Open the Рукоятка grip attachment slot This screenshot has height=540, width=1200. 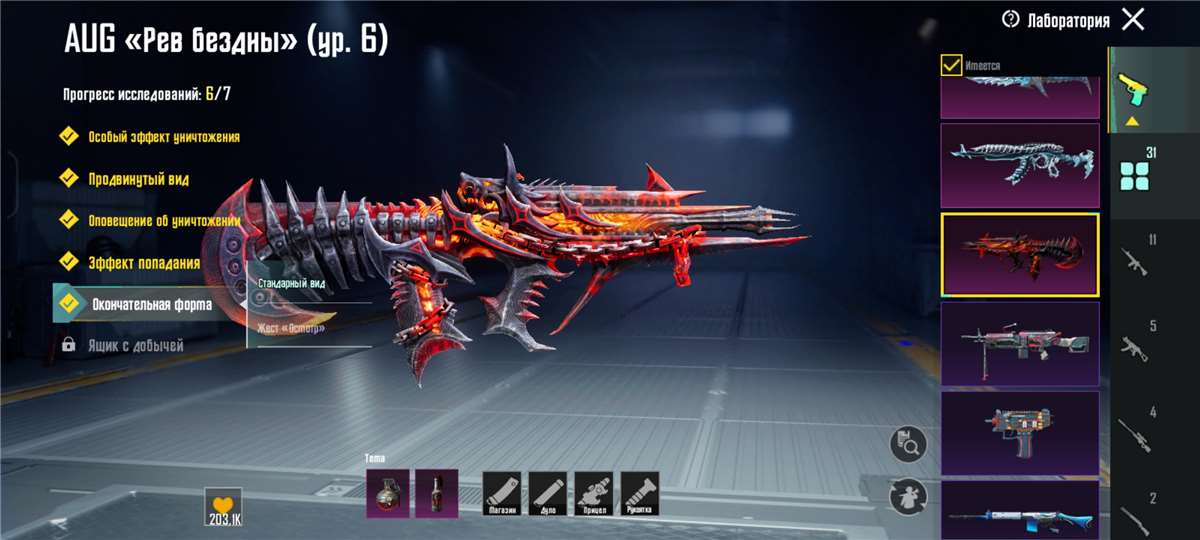click(640, 493)
